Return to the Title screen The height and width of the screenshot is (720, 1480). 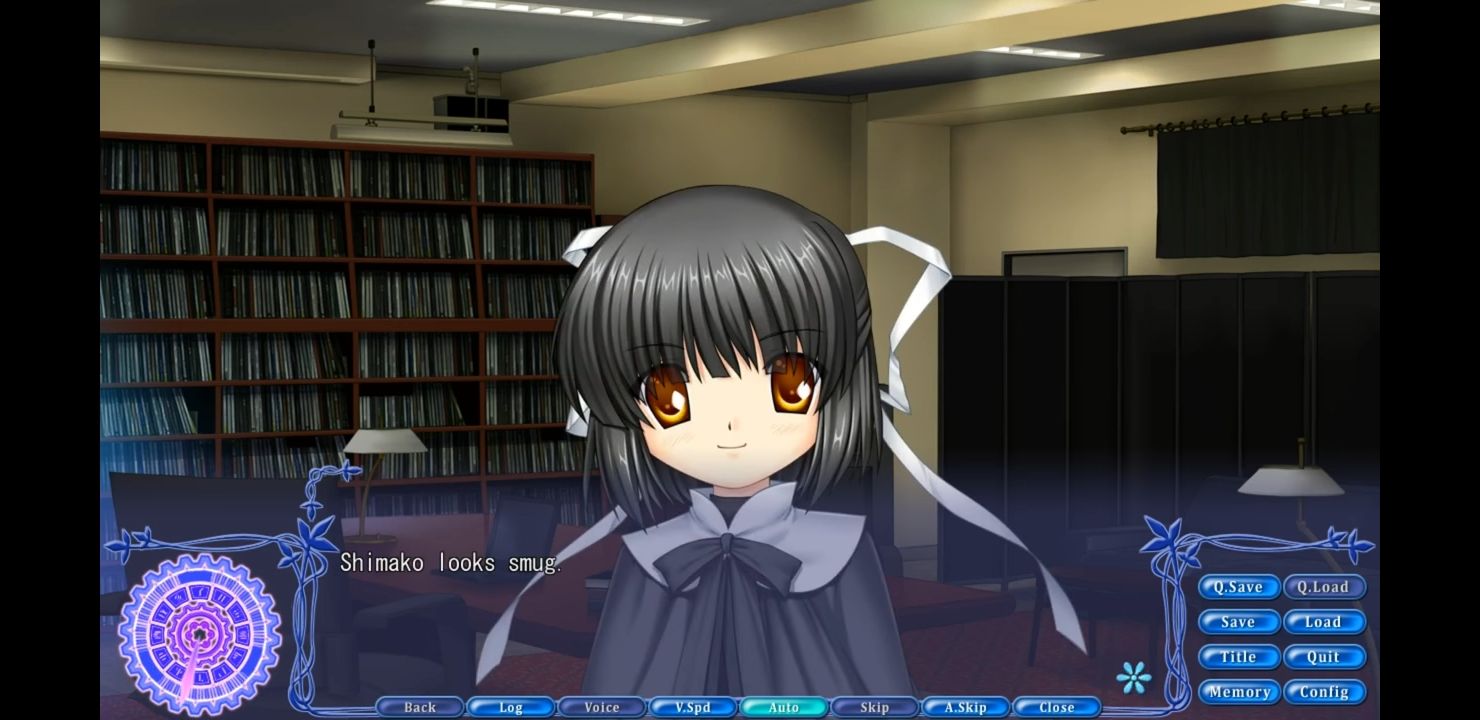pyautogui.click(x=1239, y=657)
